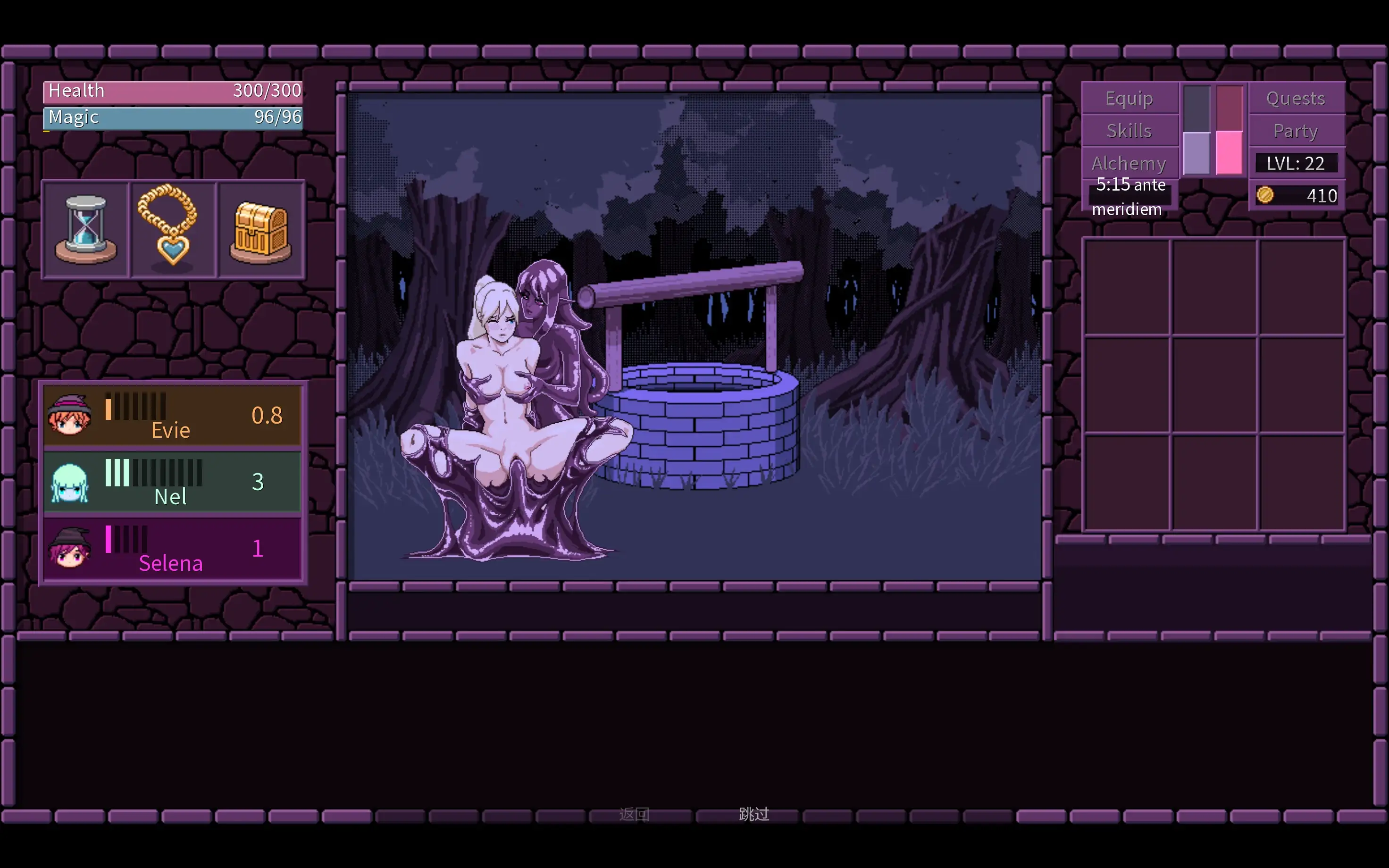Image resolution: width=1389 pixels, height=868 pixels.
Task: Open the Equip menu
Action: click(1129, 99)
